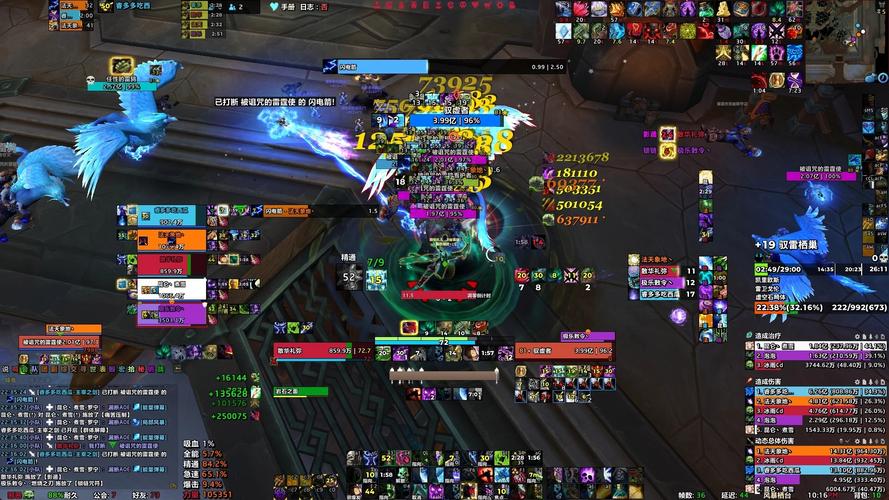Click the +19 驭雷栖巢 dungeon tracker title
This screenshot has height=500, width=889.
coord(792,244)
